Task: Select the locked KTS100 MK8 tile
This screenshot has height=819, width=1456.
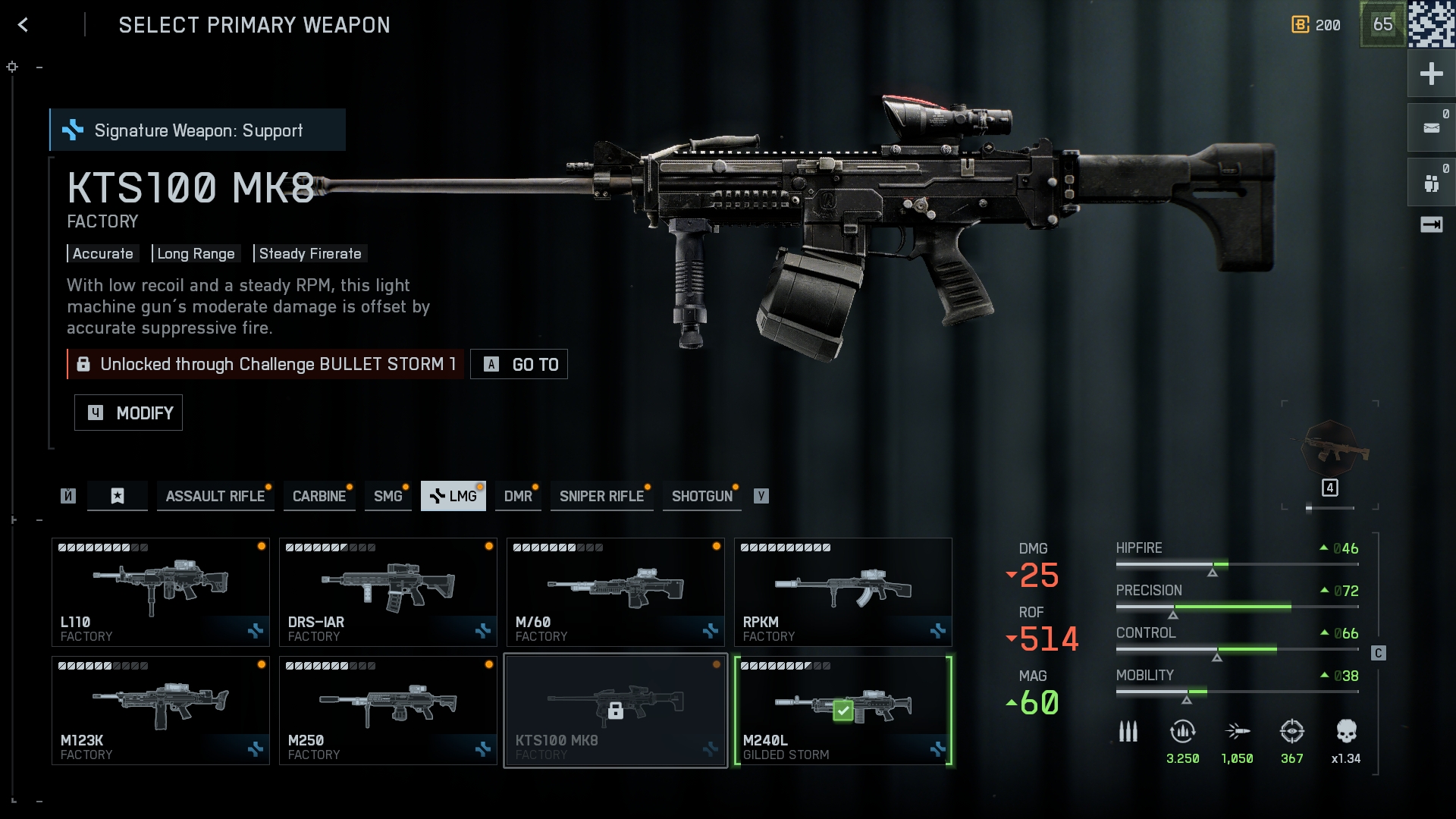Action: 616,711
